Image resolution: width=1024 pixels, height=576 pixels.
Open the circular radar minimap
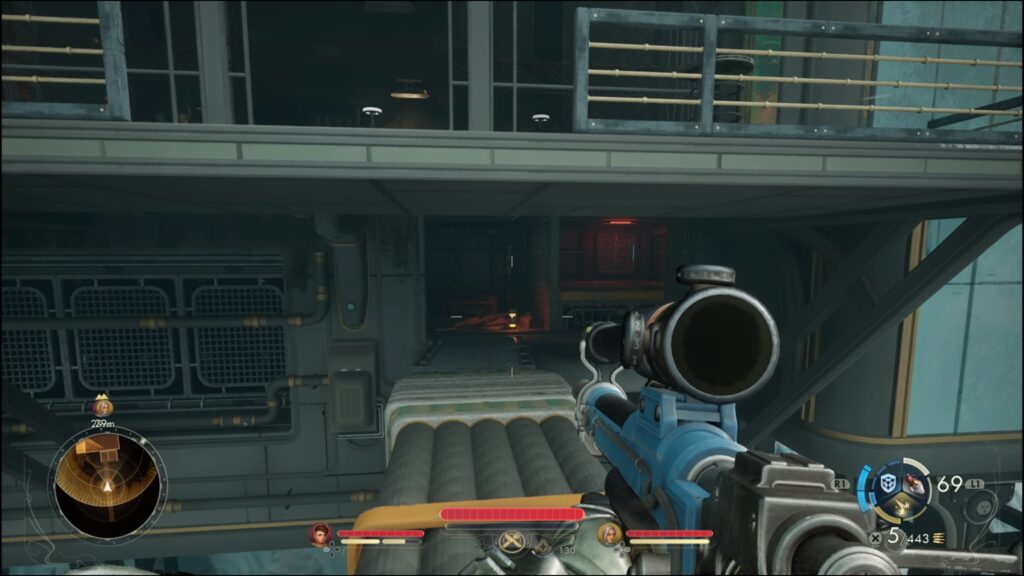pos(106,487)
